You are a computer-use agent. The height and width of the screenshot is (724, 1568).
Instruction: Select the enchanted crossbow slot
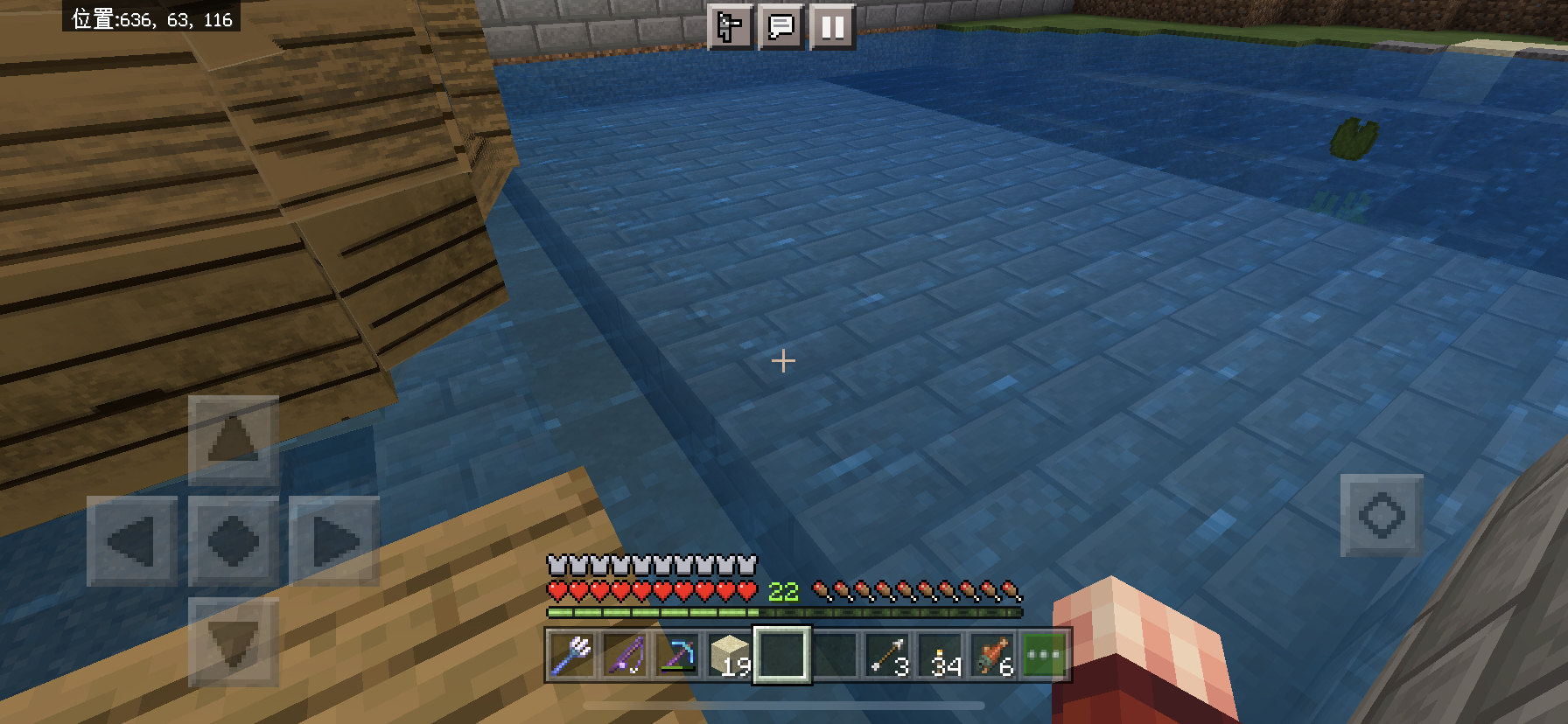677,658
